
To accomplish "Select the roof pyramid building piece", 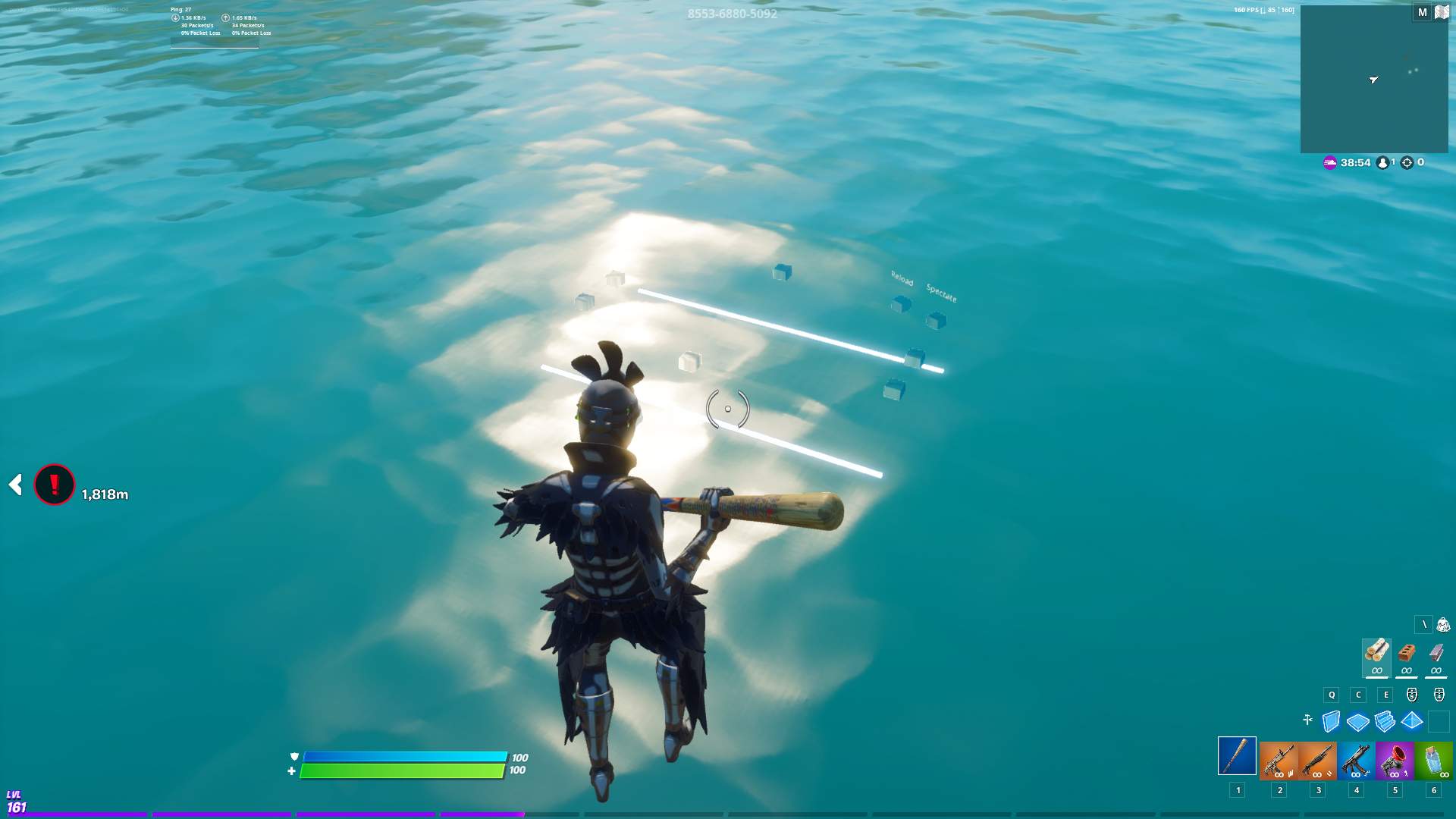I will tap(1411, 722).
